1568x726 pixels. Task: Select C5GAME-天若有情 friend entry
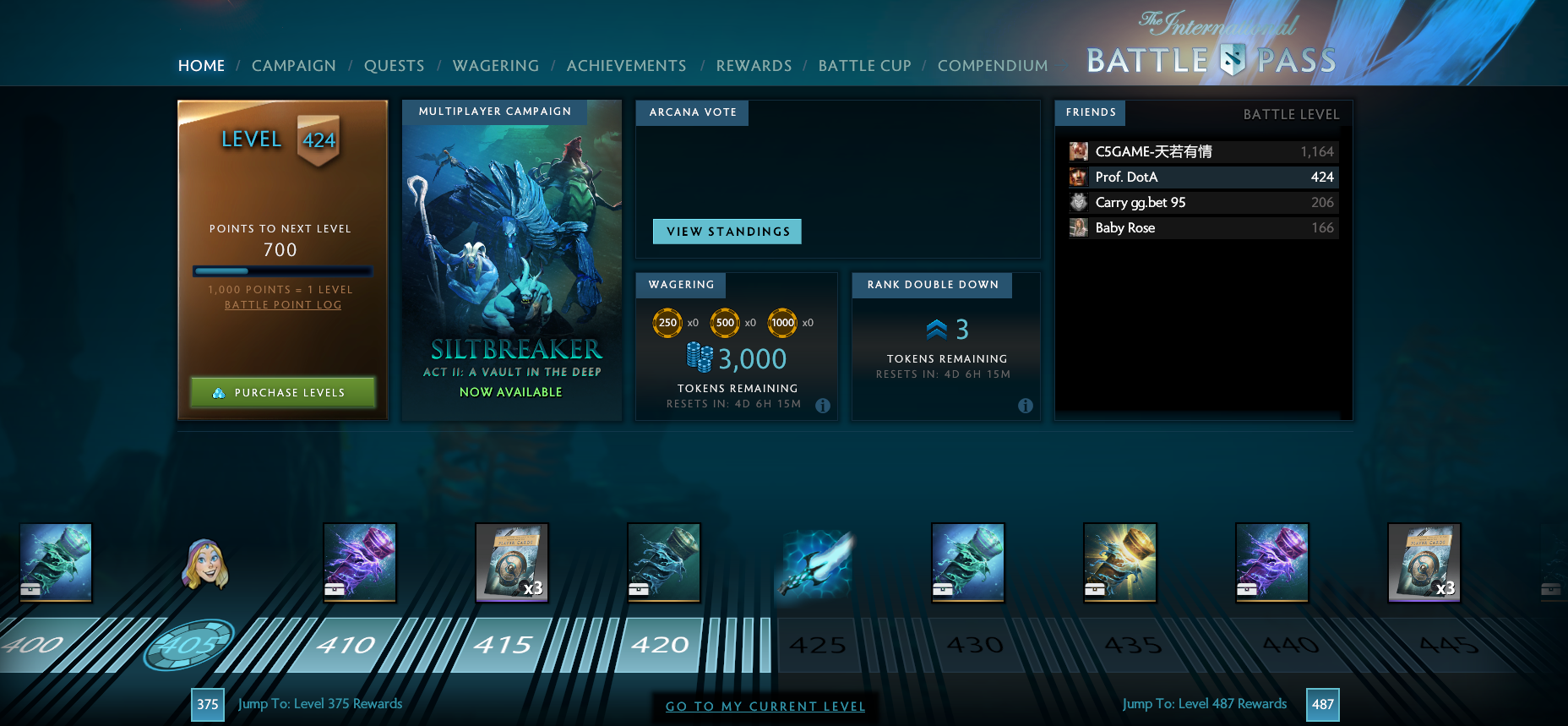tap(1200, 151)
